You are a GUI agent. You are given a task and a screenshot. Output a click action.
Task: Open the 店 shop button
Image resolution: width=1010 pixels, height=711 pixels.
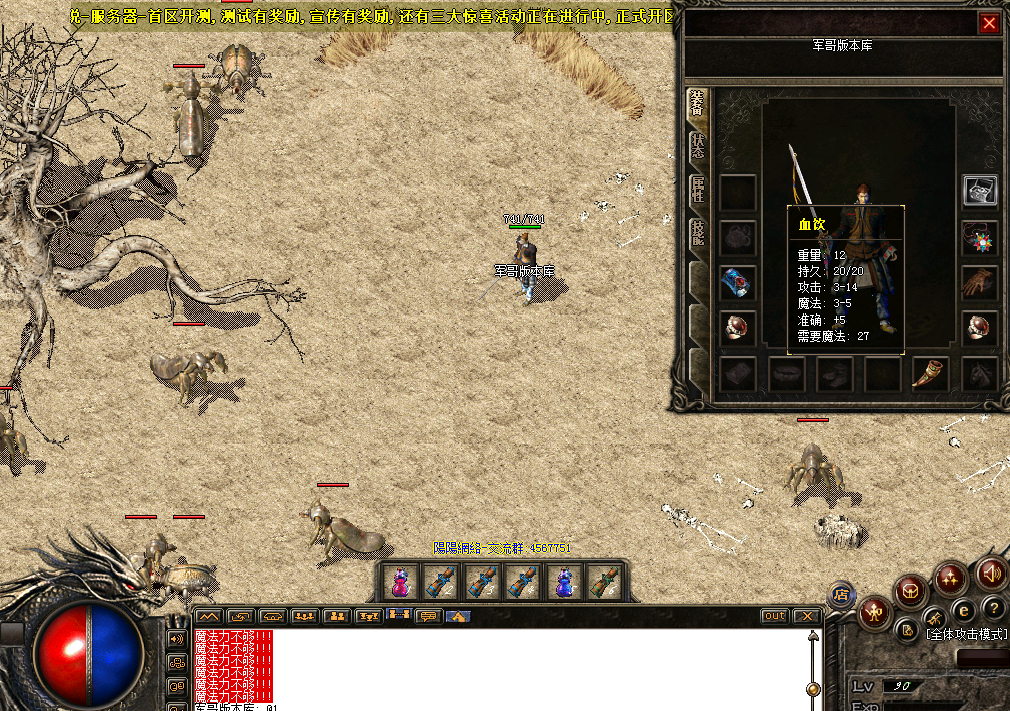(842, 594)
